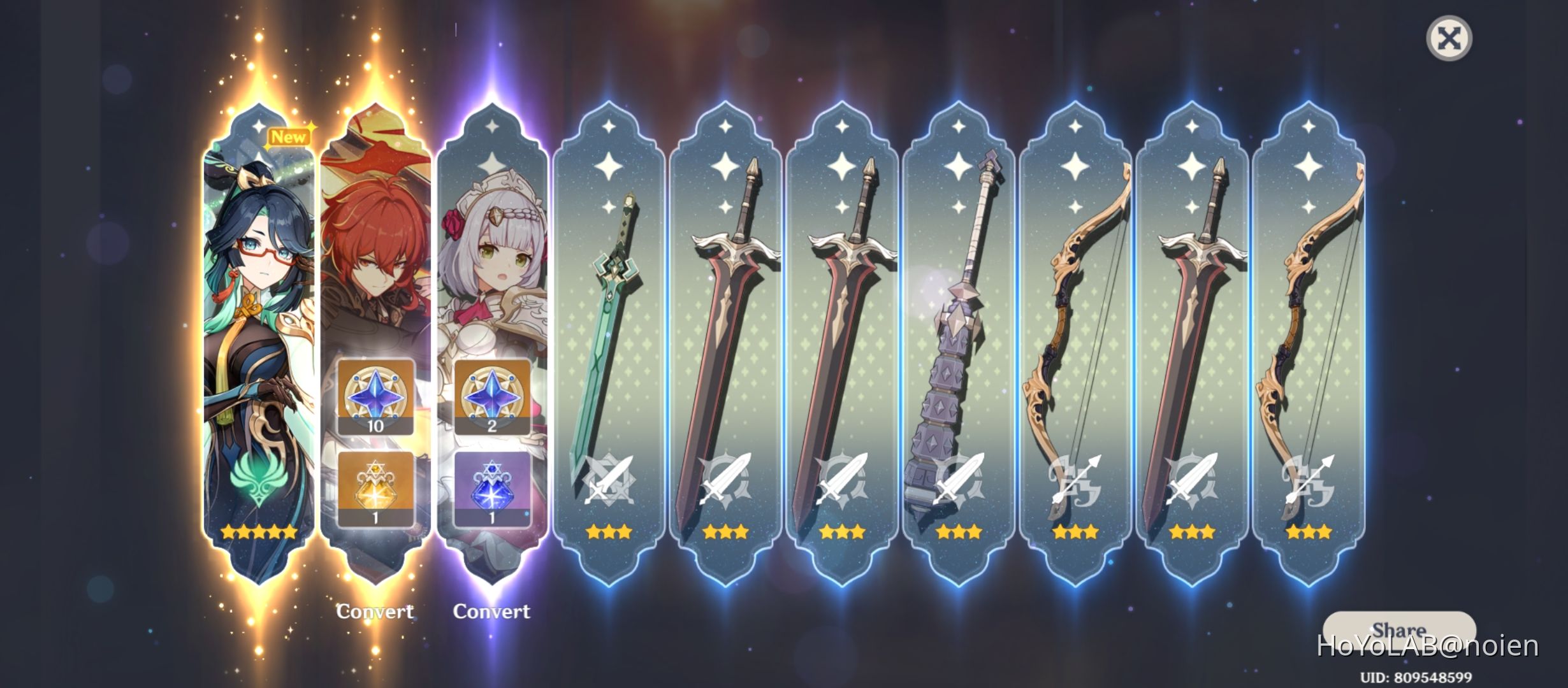
Task: Click the five-star rating under Xianyun
Action: pos(258,533)
